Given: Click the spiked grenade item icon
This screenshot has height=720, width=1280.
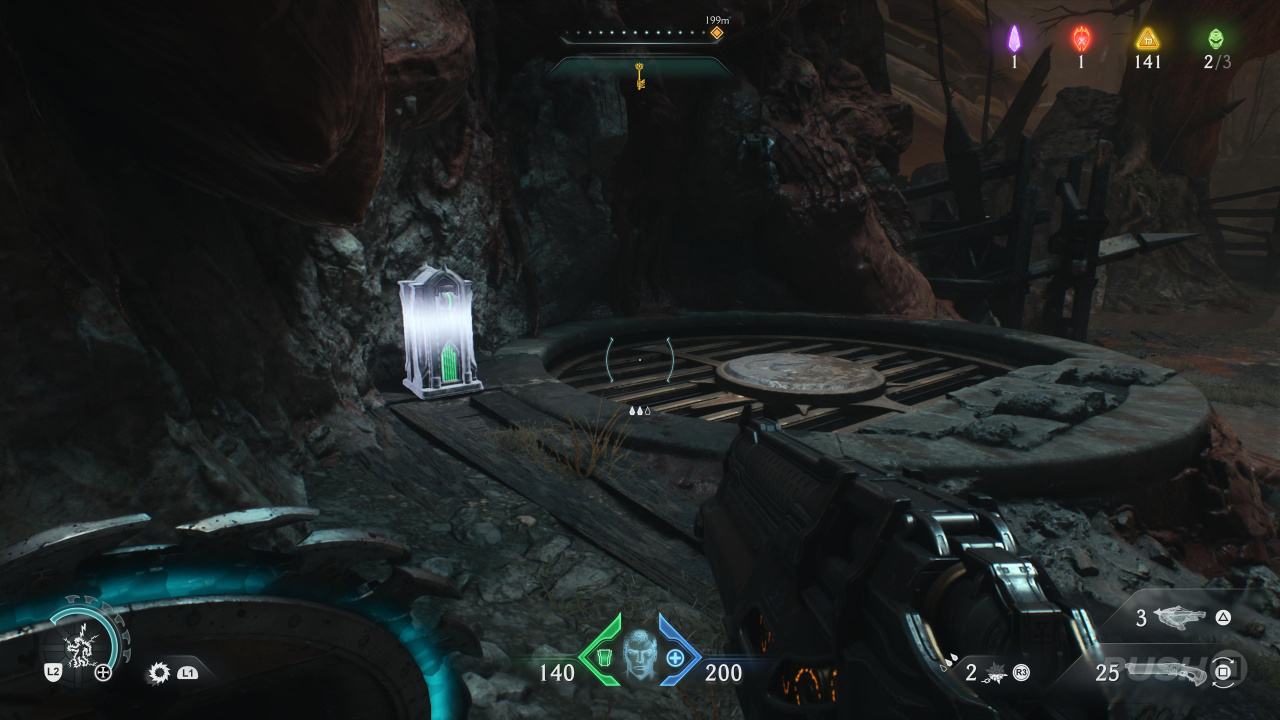Looking at the screenshot, I should pyautogui.click(x=997, y=672).
